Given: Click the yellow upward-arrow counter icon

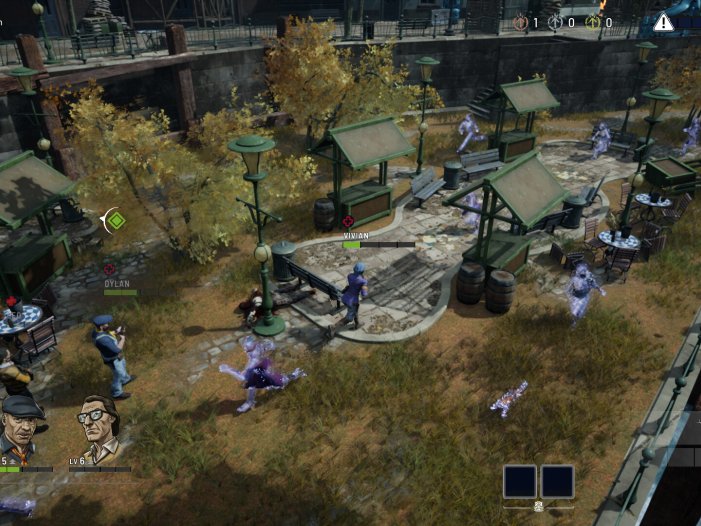Looking at the screenshot, I should click(592, 22).
